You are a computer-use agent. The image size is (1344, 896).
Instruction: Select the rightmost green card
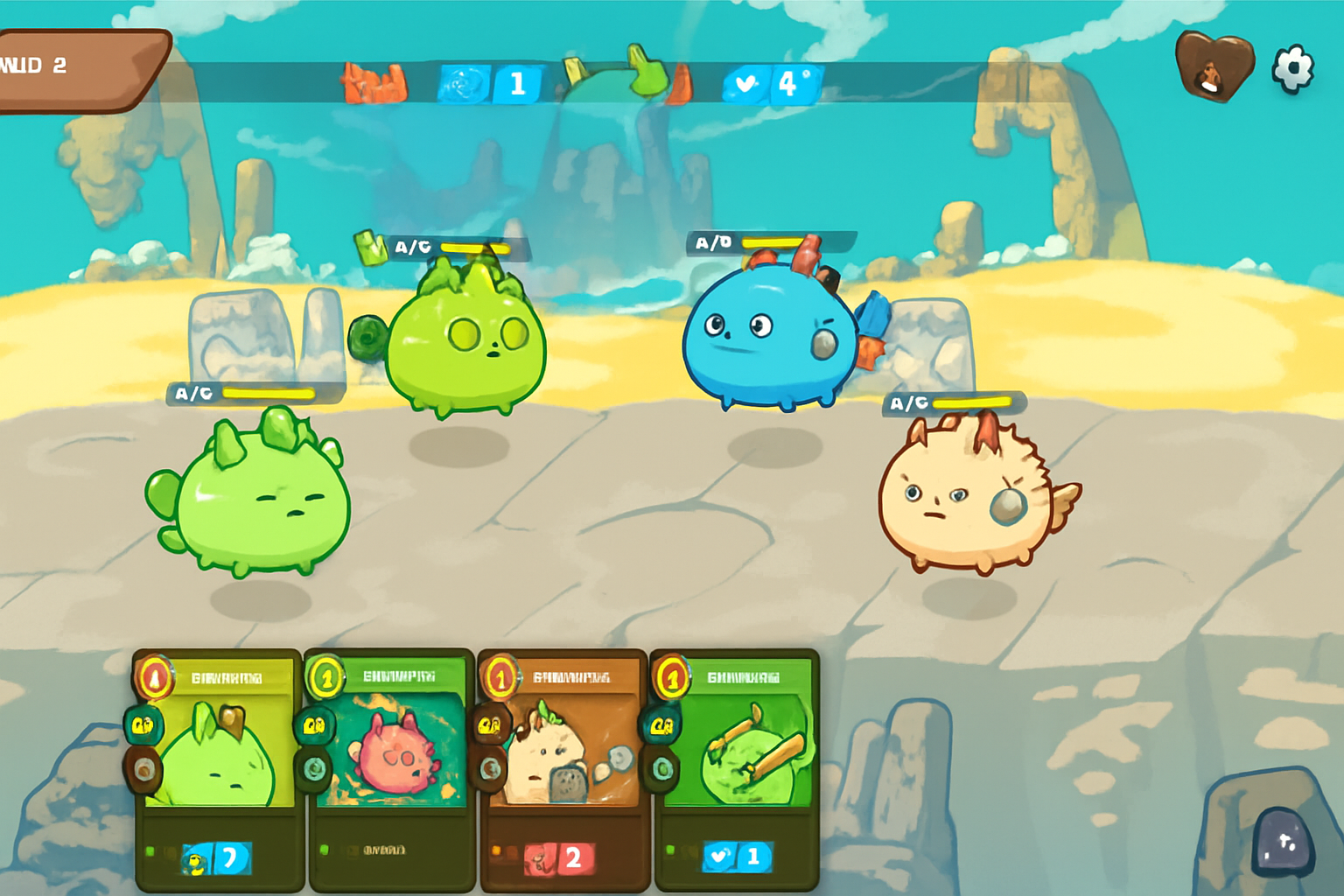coord(735,770)
